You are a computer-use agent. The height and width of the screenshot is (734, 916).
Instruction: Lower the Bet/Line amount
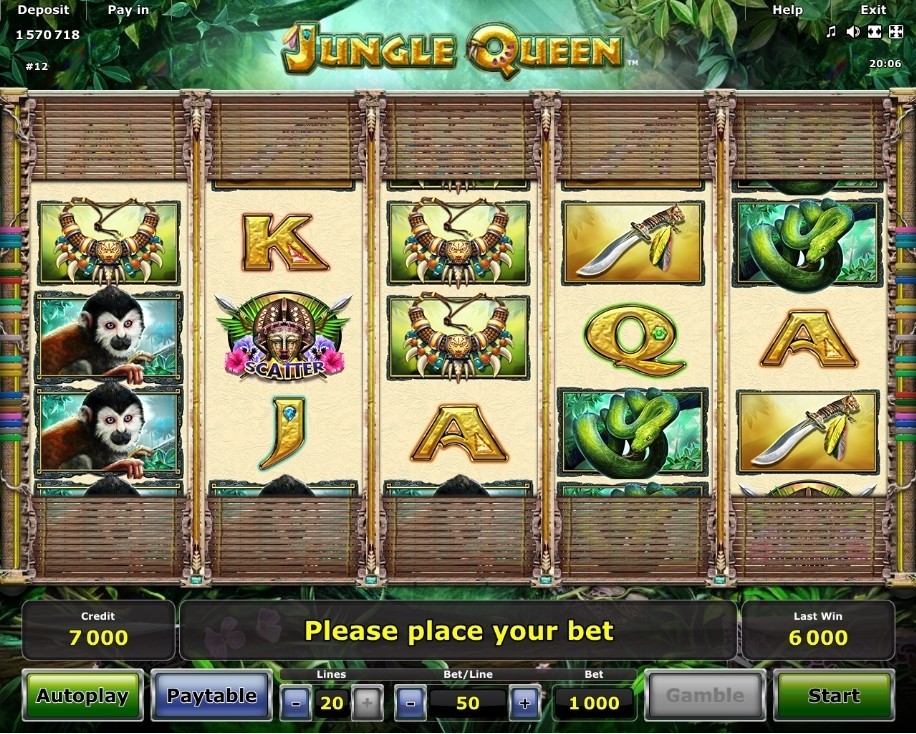point(410,703)
